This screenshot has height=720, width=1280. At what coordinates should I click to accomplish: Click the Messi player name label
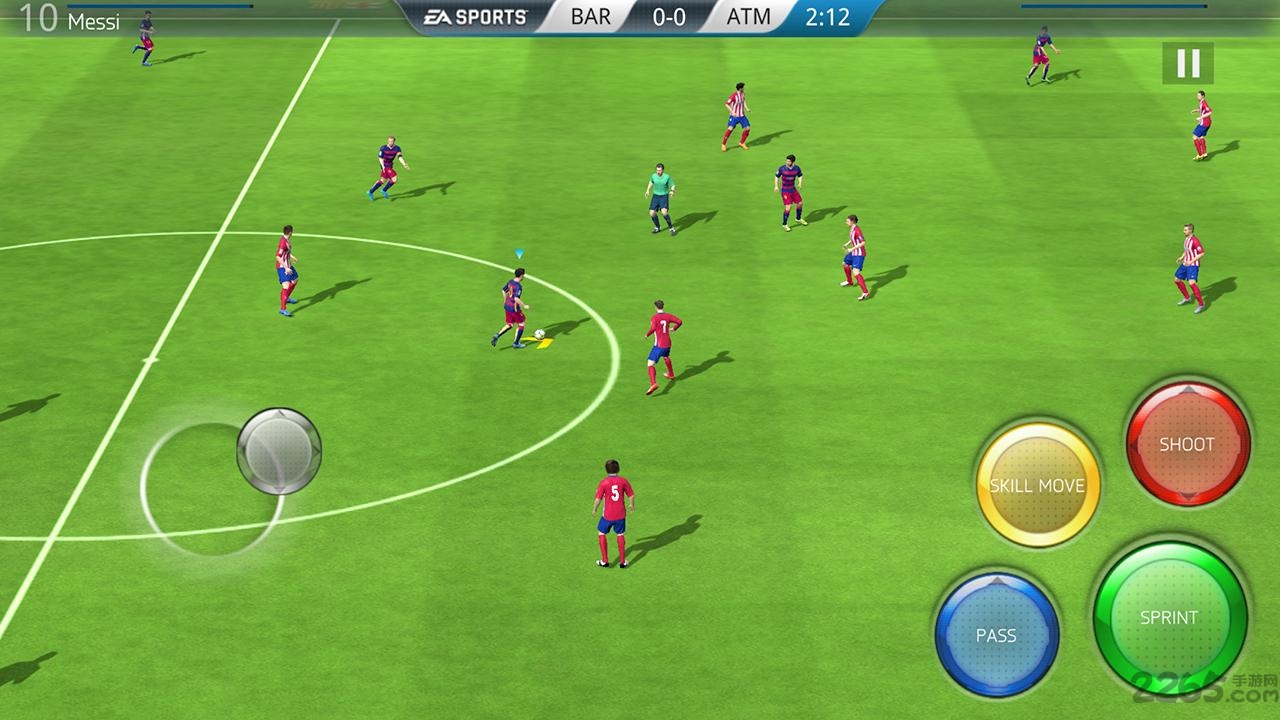click(97, 21)
